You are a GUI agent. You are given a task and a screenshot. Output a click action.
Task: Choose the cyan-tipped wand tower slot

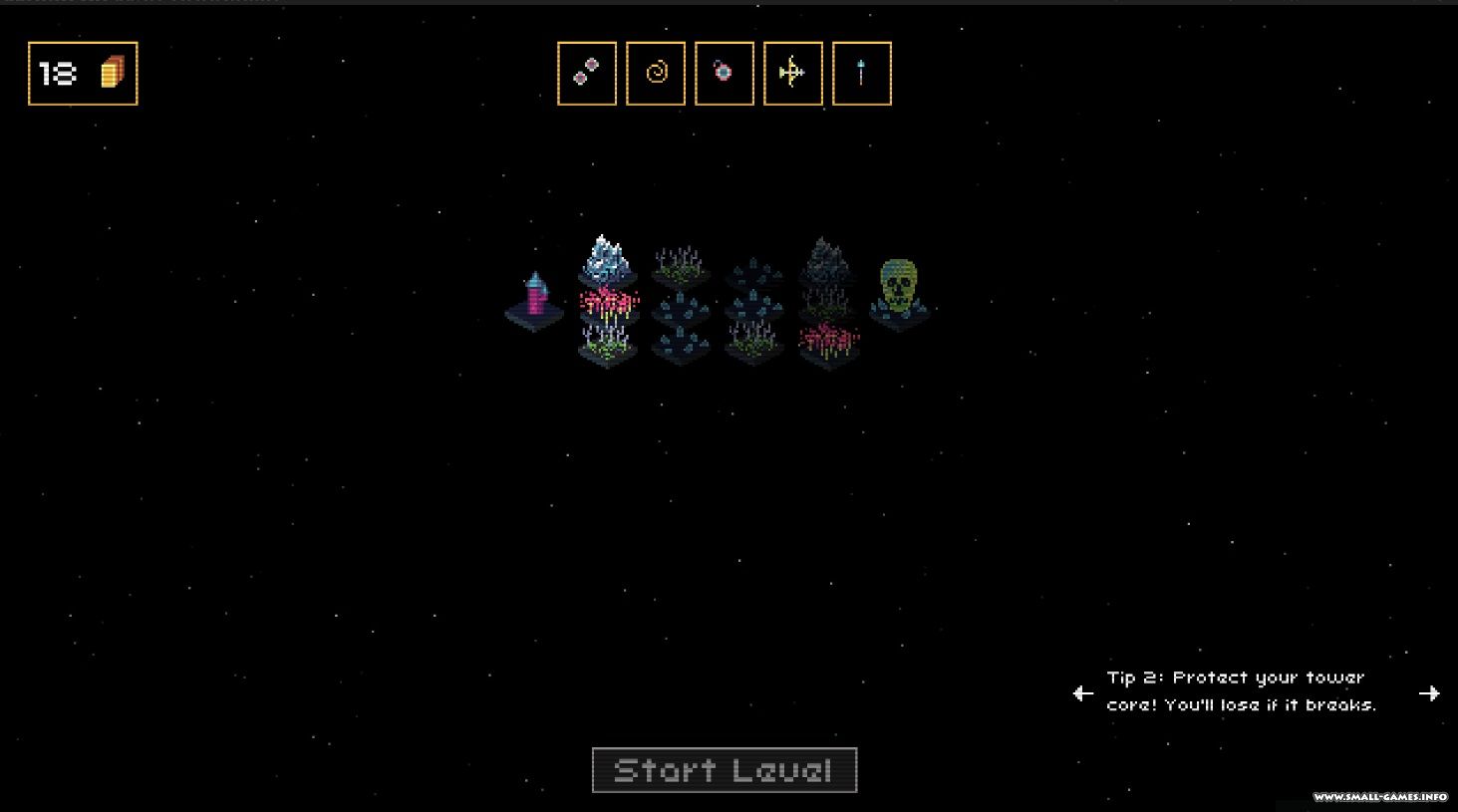862,73
